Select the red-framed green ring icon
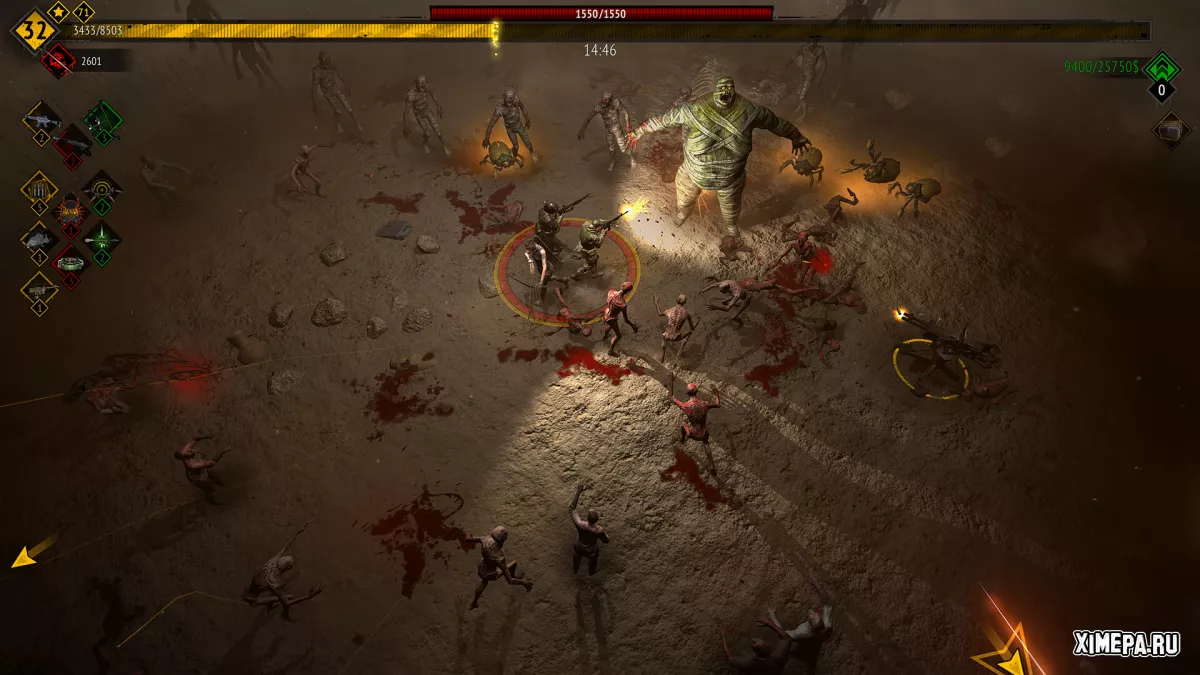1200x675 pixels. click(71, 263)
